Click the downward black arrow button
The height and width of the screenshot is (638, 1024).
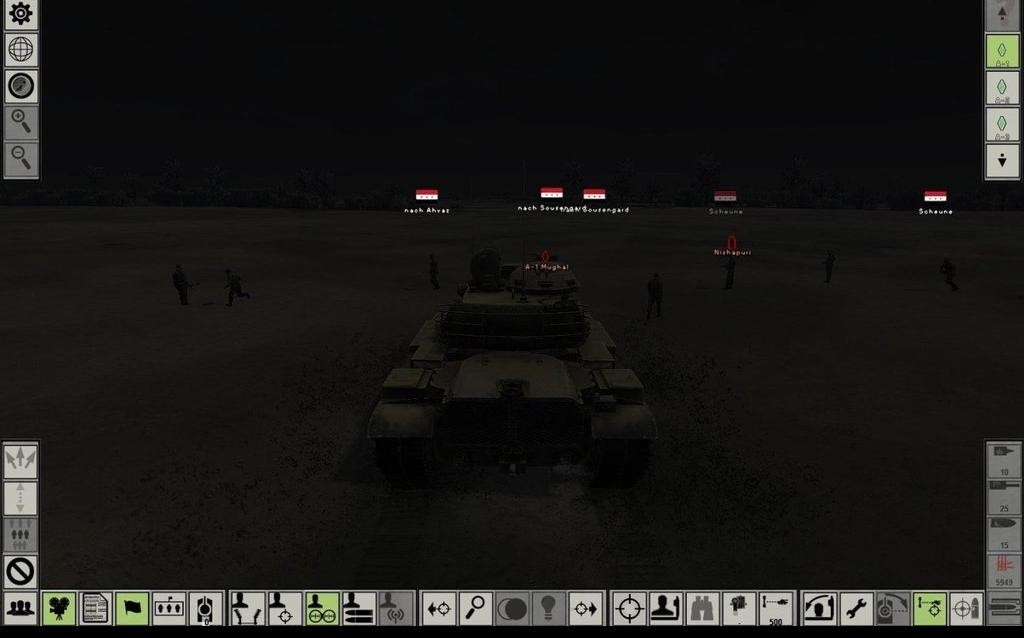1002,160
